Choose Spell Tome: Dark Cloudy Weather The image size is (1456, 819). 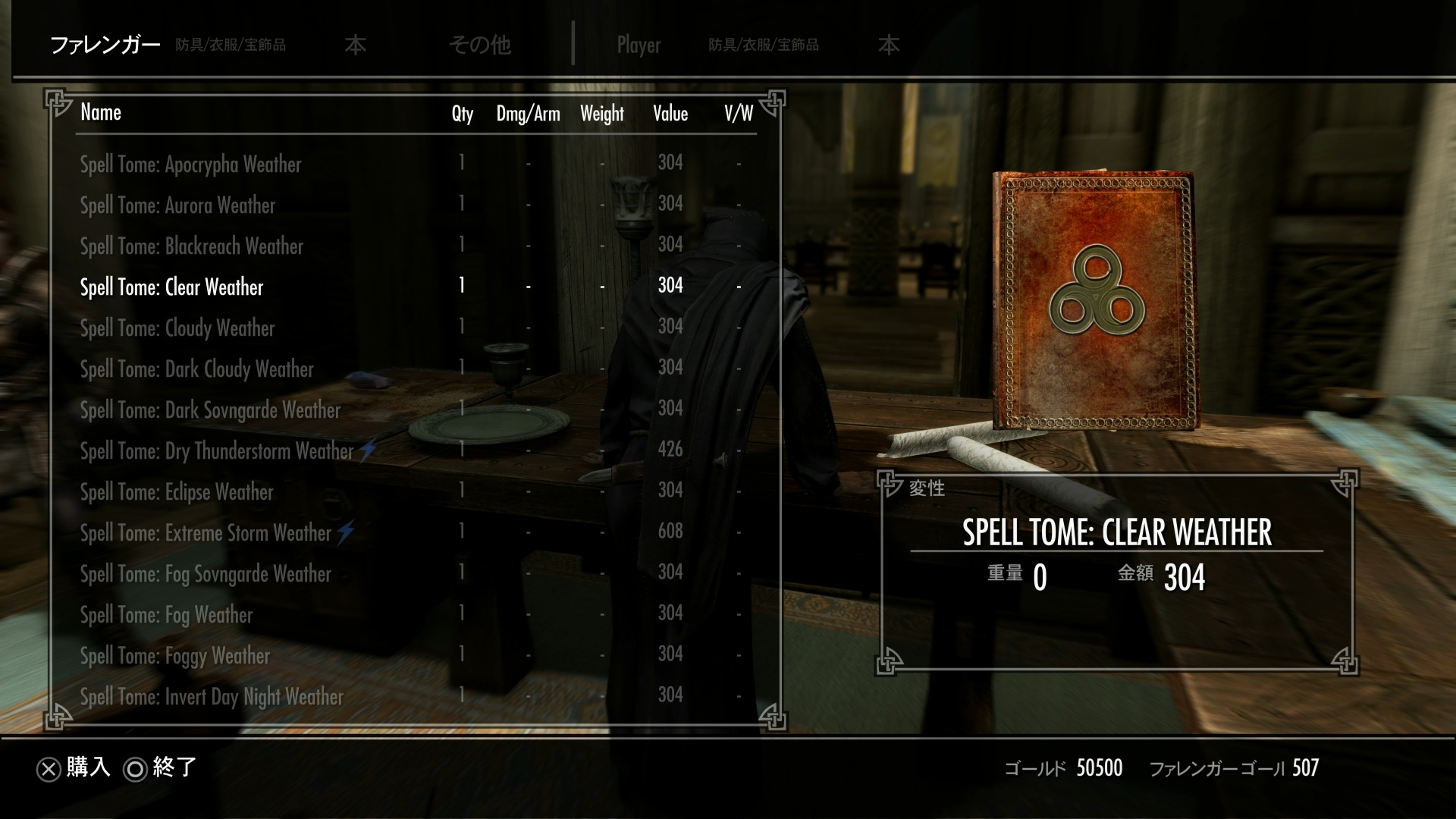[197, 369]
